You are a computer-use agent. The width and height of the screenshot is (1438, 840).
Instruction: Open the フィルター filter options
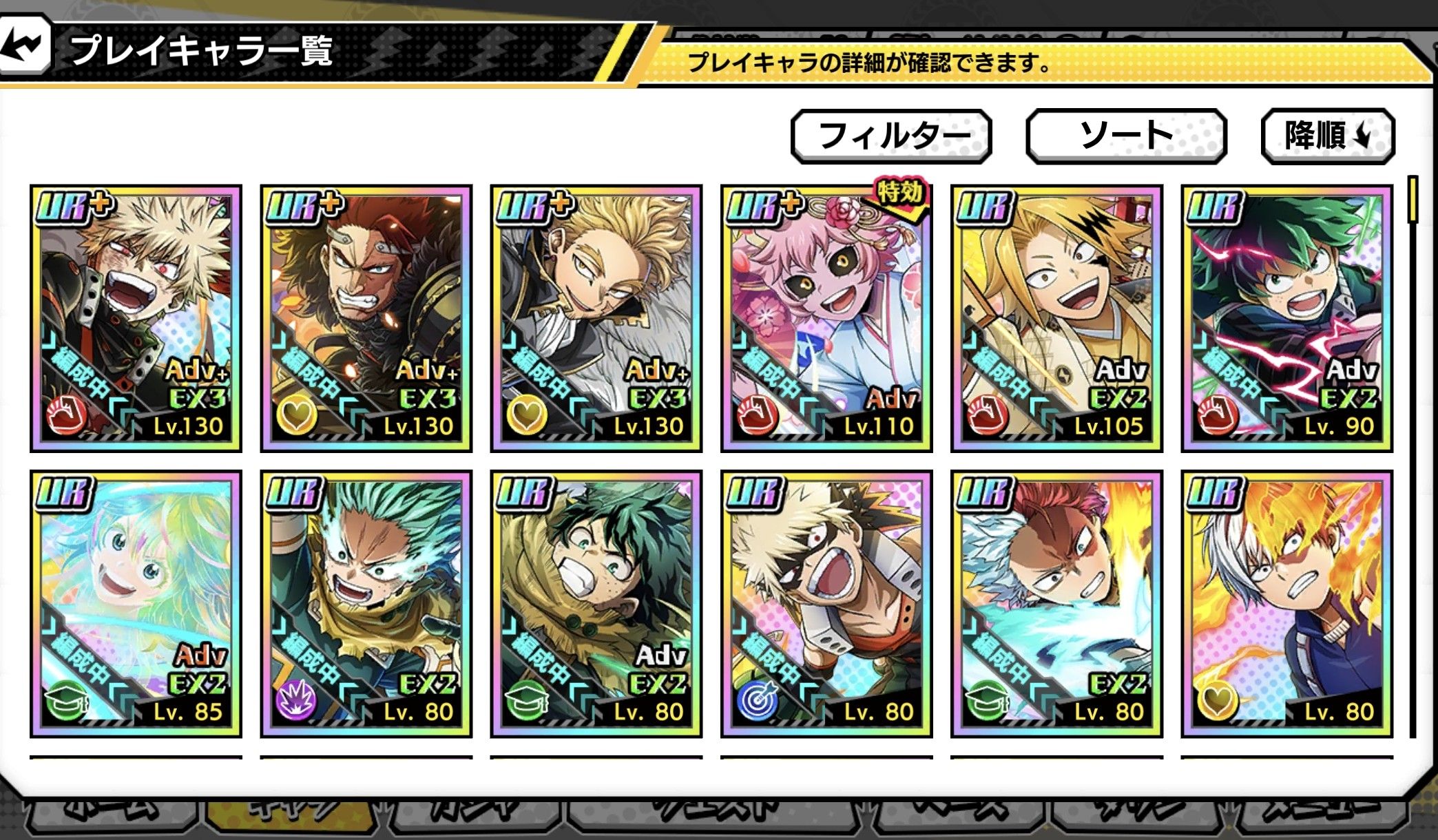click(x=891, y=136)
